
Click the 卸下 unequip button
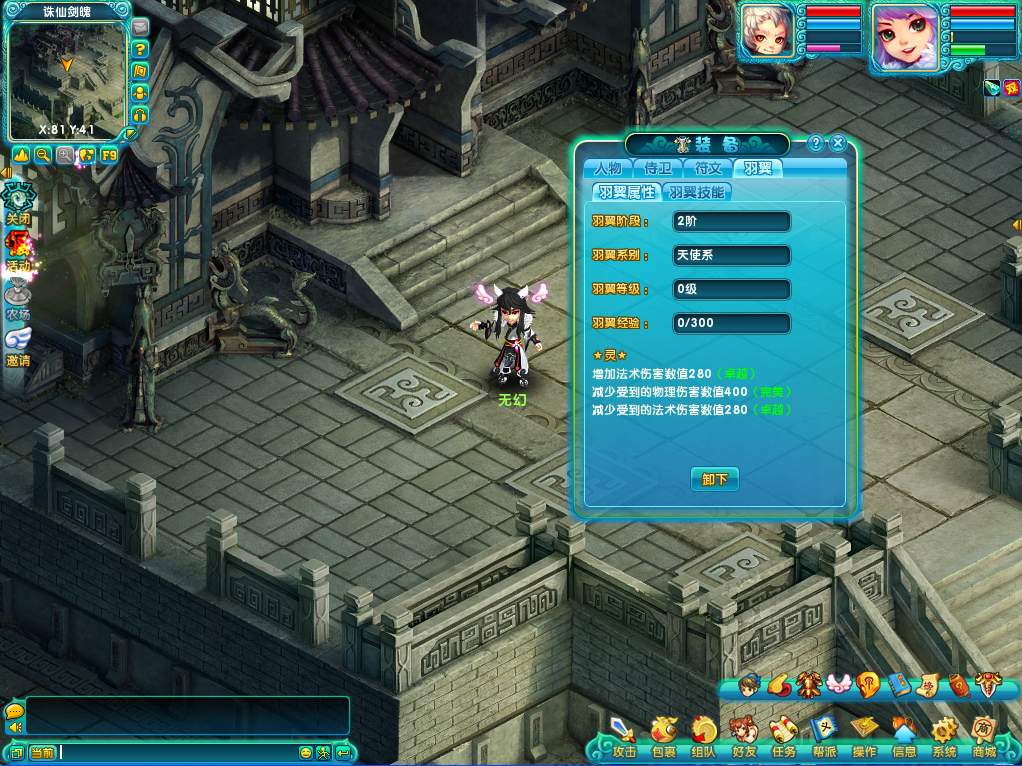pyautogui.click(x=714, y=479)
